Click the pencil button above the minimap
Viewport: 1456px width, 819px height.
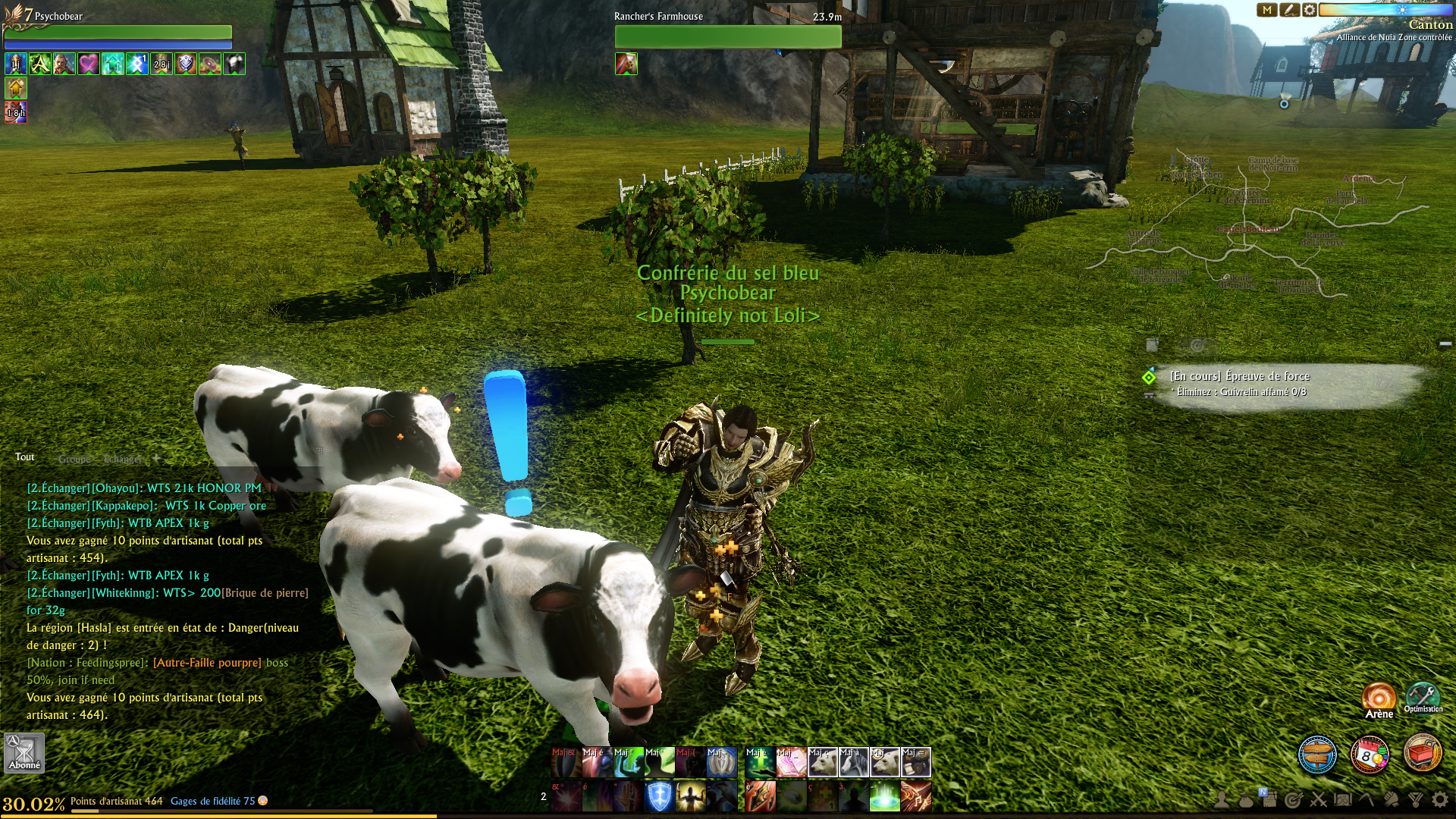[1288, 10]
